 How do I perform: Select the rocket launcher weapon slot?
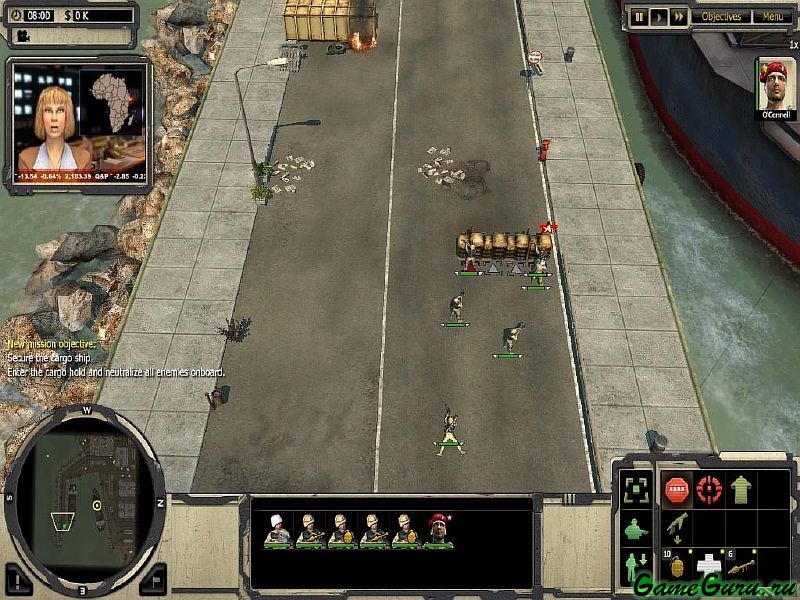click(x=741, y=565)
